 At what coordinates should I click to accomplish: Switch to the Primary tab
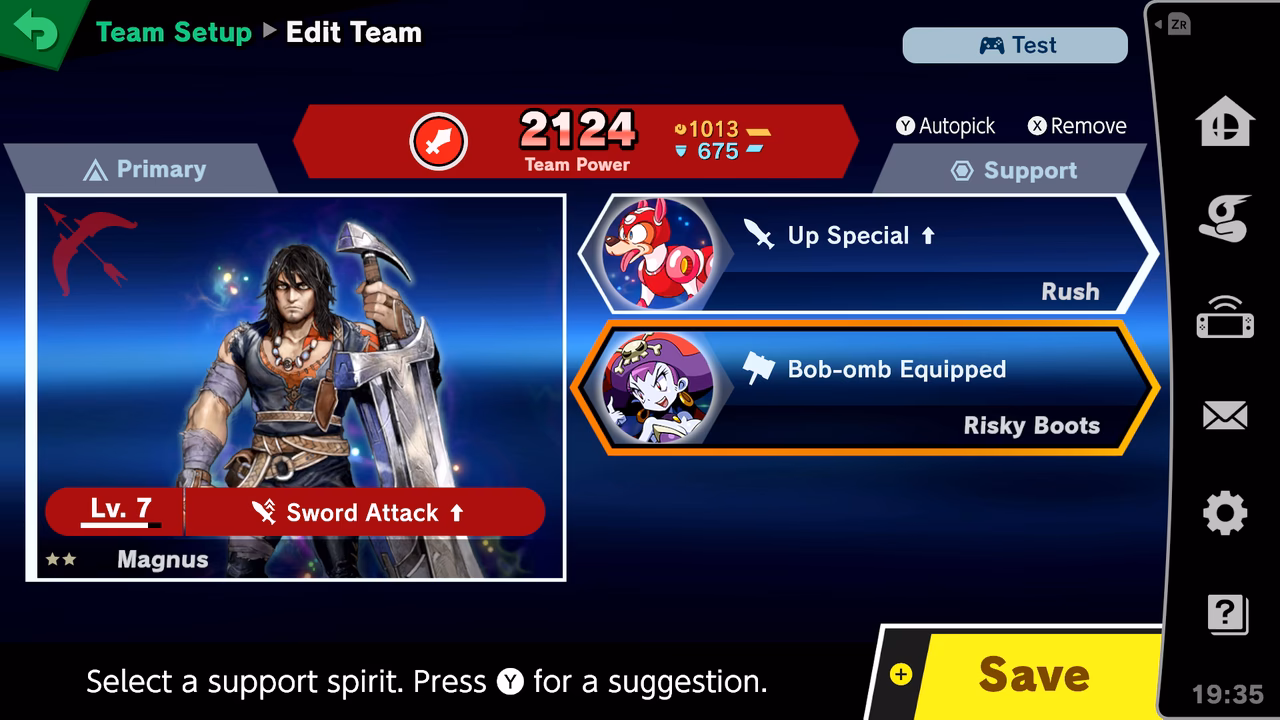(x=145, y=169)
